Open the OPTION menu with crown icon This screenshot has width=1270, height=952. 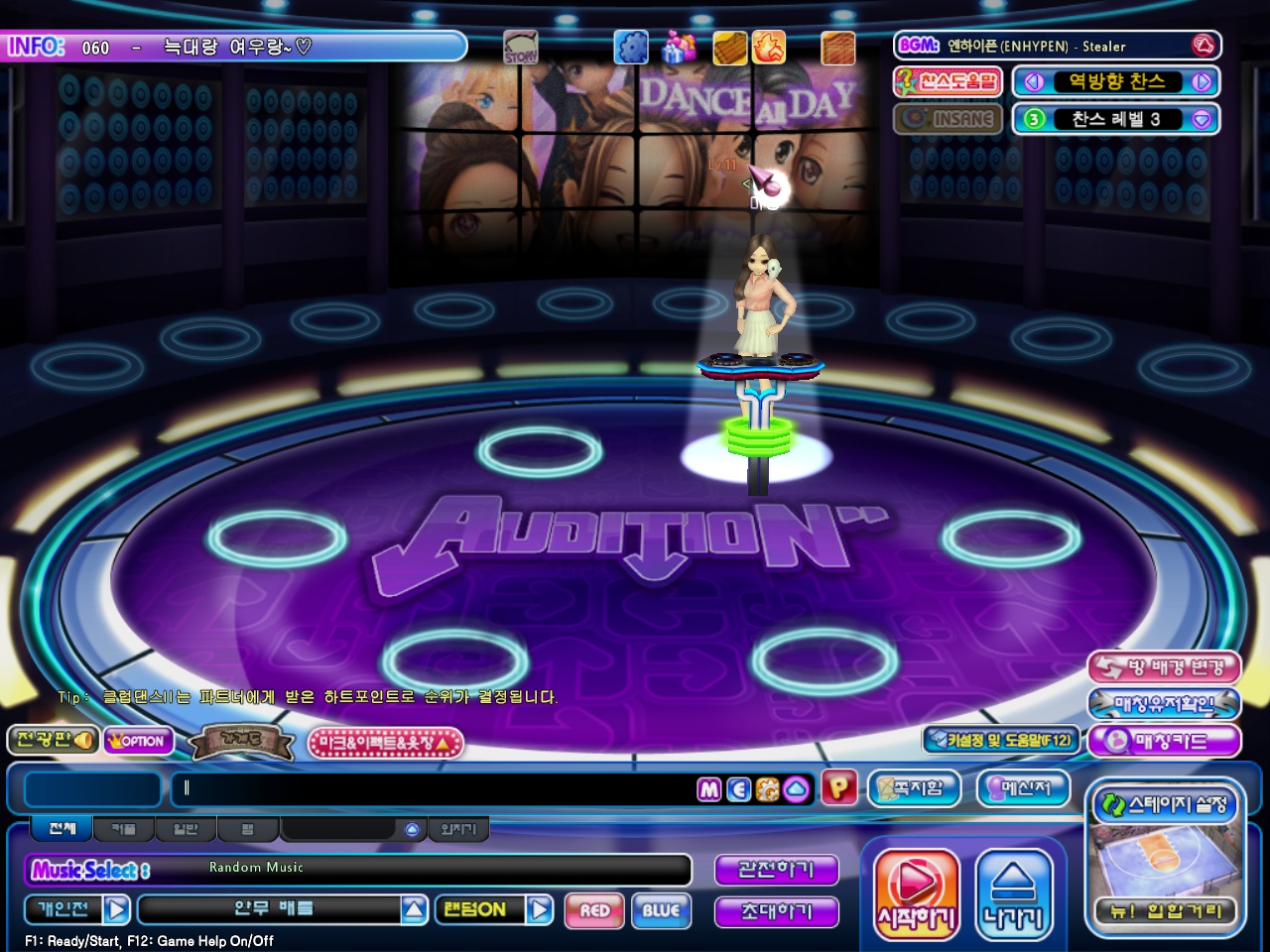pos(137,741)
